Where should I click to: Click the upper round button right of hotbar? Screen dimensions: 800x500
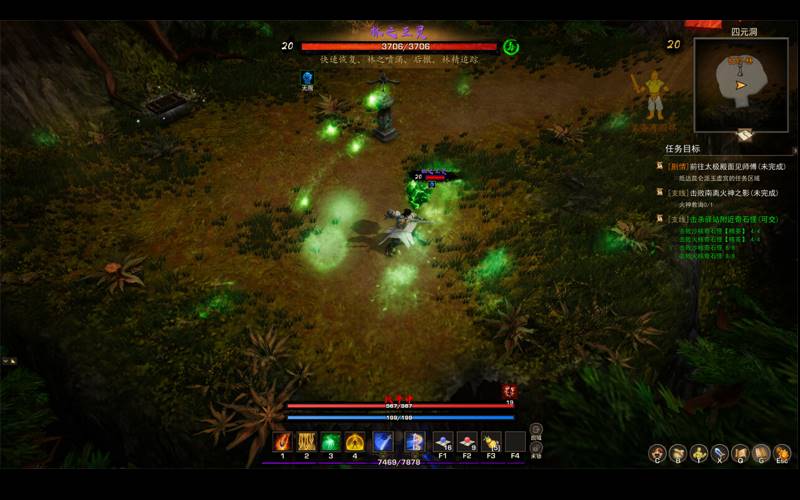pyautogui.click(x=536, y=429)
